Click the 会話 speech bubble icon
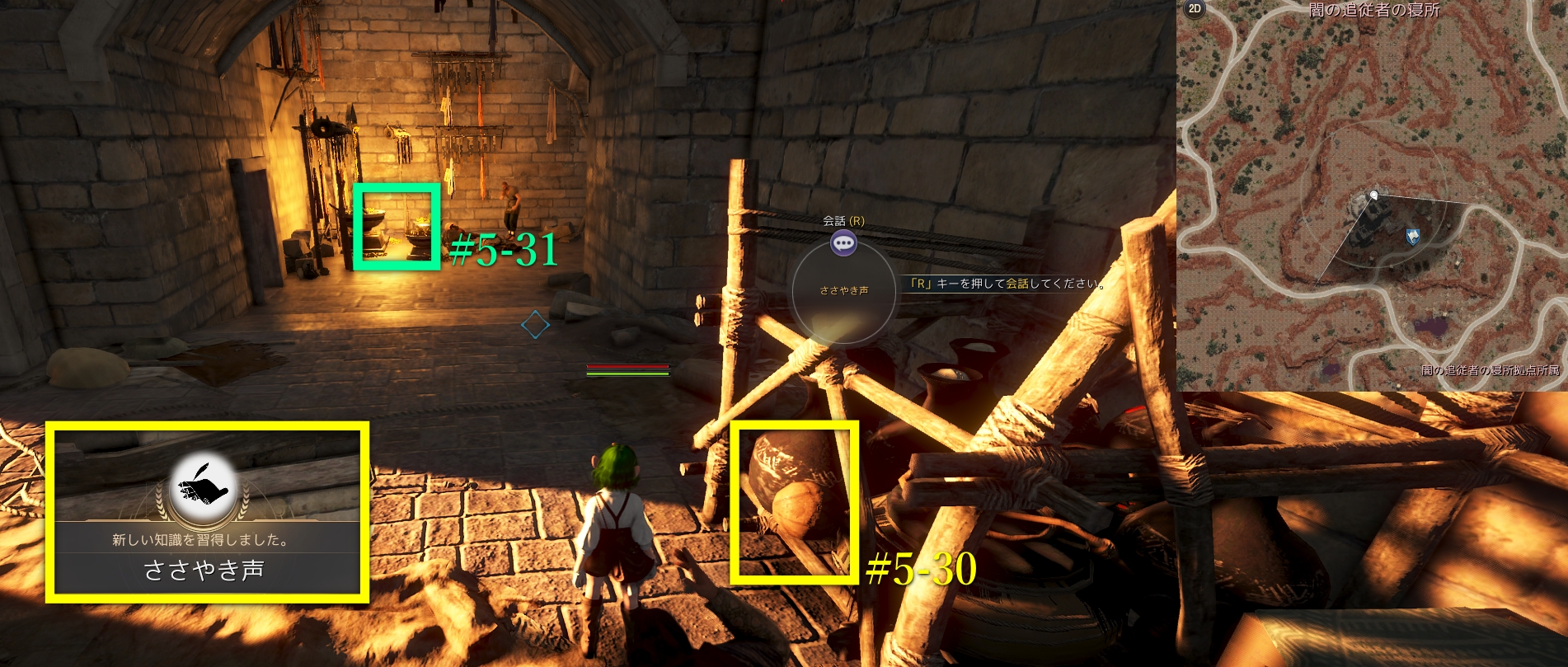 [x=843, y=243]
